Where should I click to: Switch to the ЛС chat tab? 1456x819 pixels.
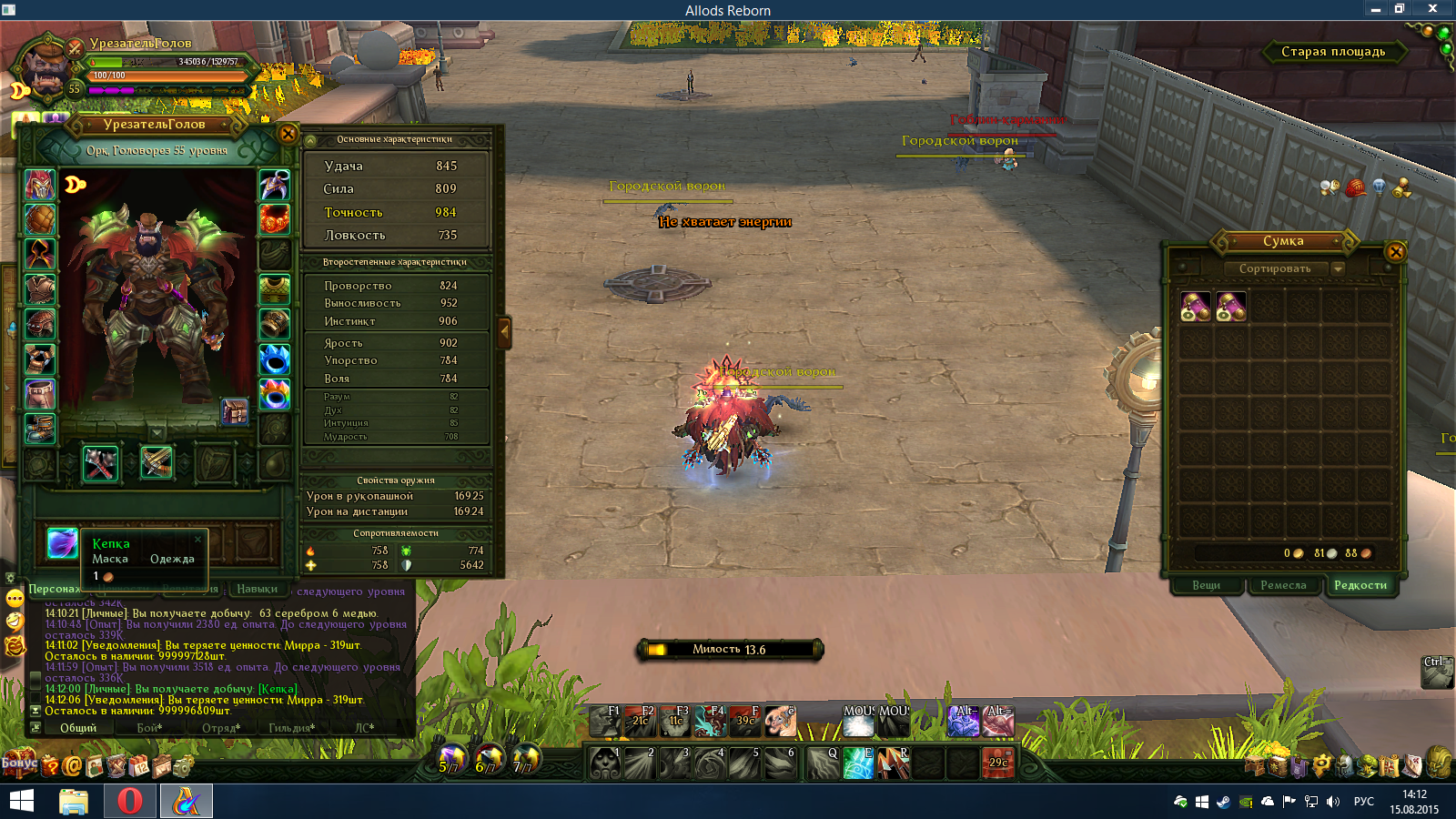click(364, 728)
